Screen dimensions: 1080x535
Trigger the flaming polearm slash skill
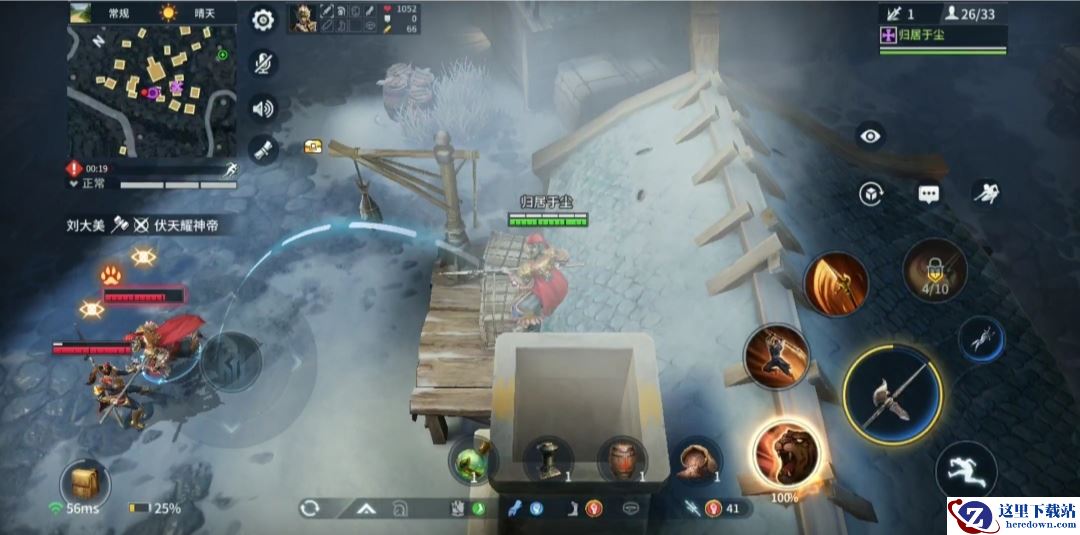pyautogui.click(x=835, y=284)
